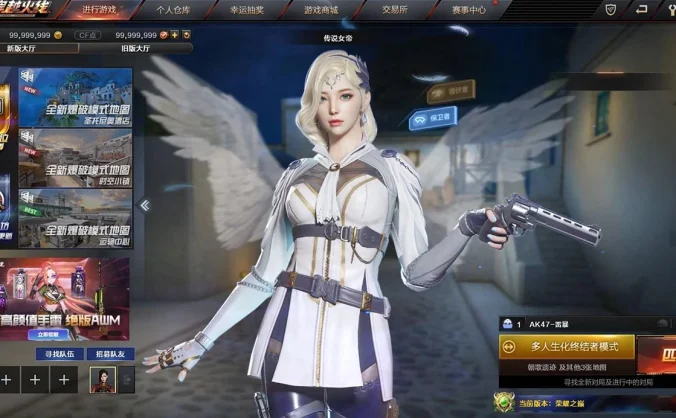Viewport: 676px width, 418px height.
Task: Click the player avatar portrait in team row
Action: point(101,380)
